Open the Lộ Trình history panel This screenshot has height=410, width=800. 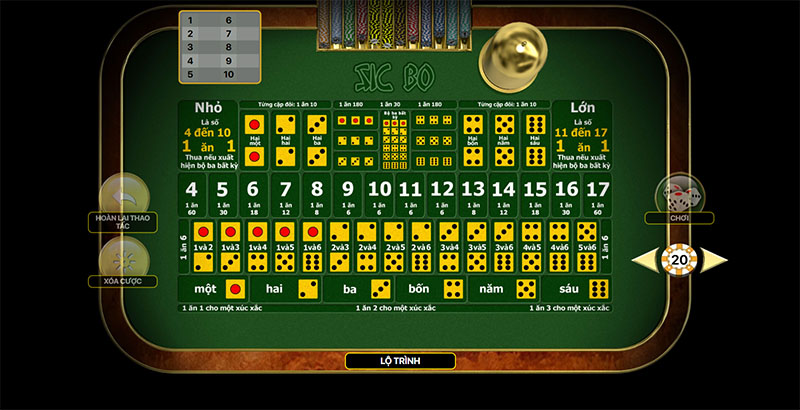click(400, 361)
